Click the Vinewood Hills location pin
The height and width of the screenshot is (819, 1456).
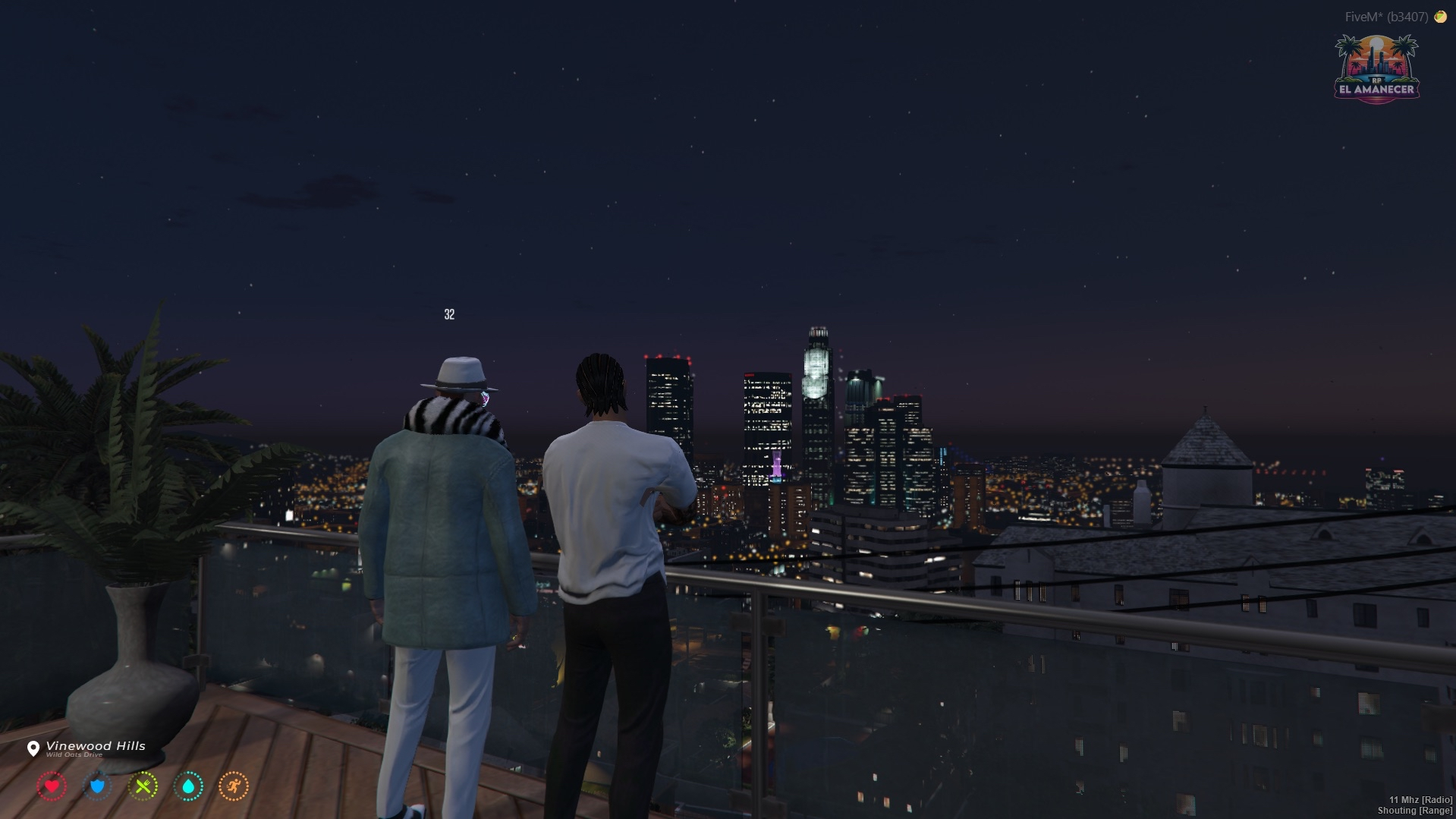click(33, 749)
